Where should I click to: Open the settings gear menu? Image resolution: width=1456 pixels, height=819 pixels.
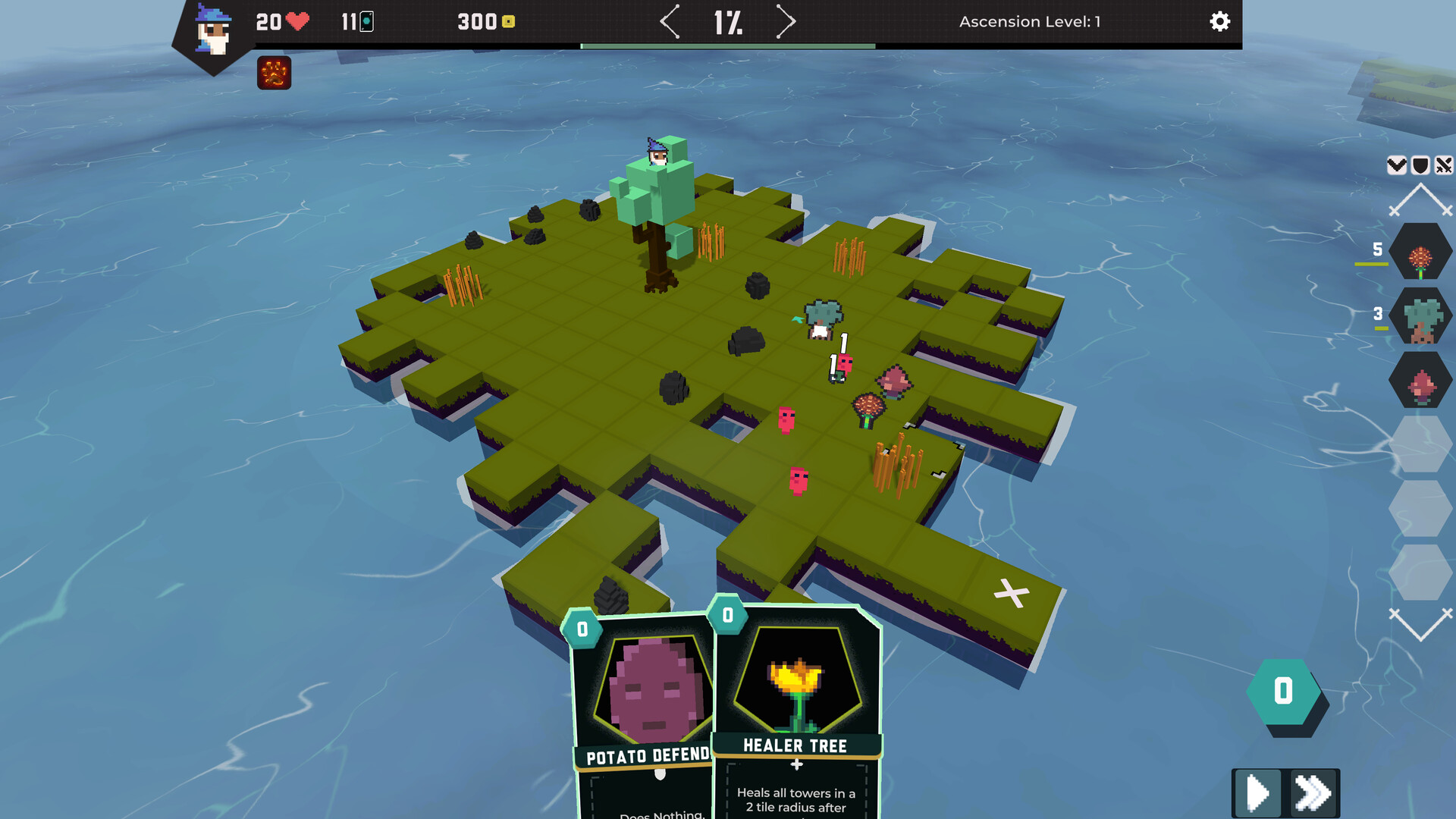(x=1219, y=22)
